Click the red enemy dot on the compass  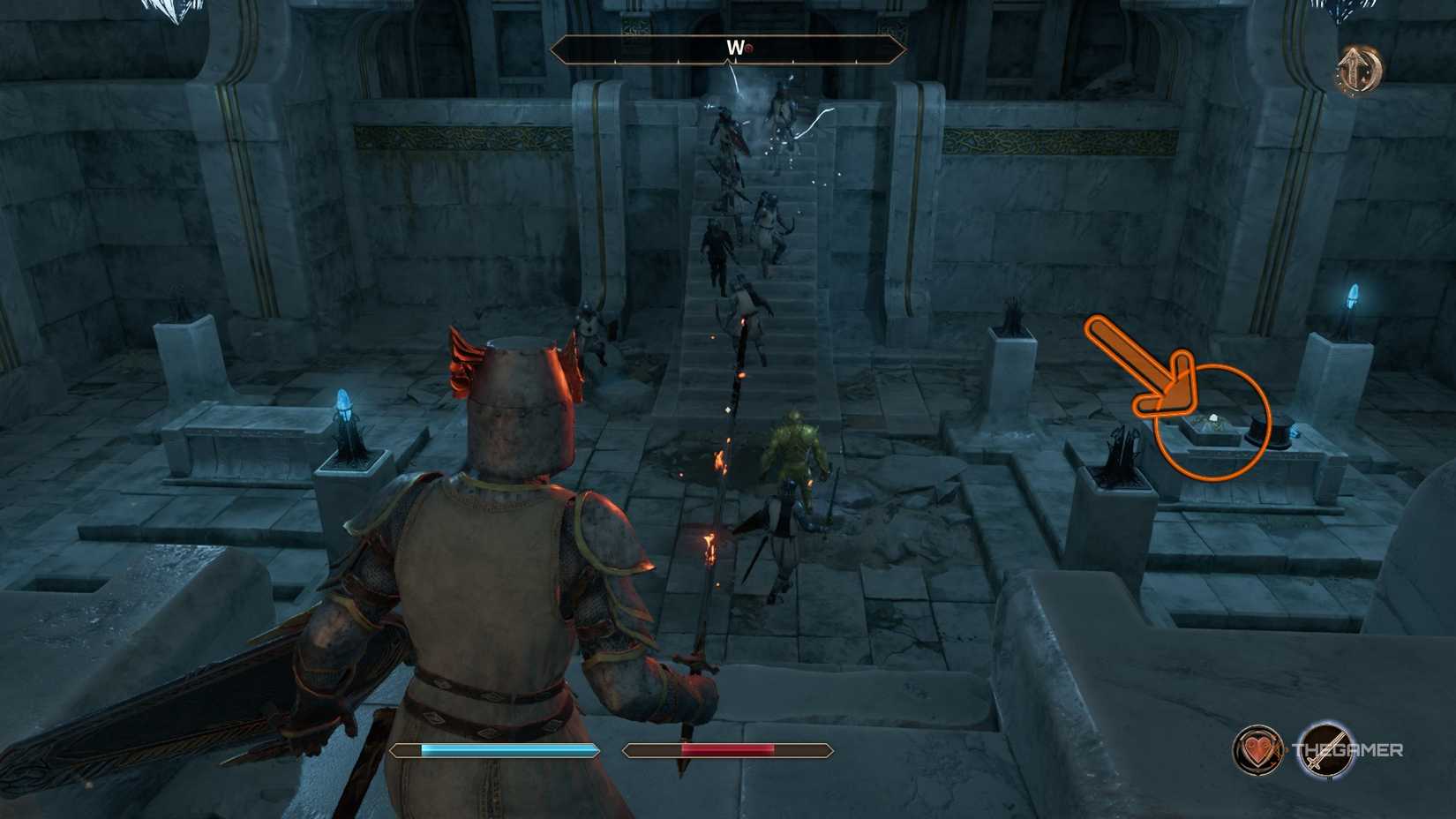[x=747, y=48]
